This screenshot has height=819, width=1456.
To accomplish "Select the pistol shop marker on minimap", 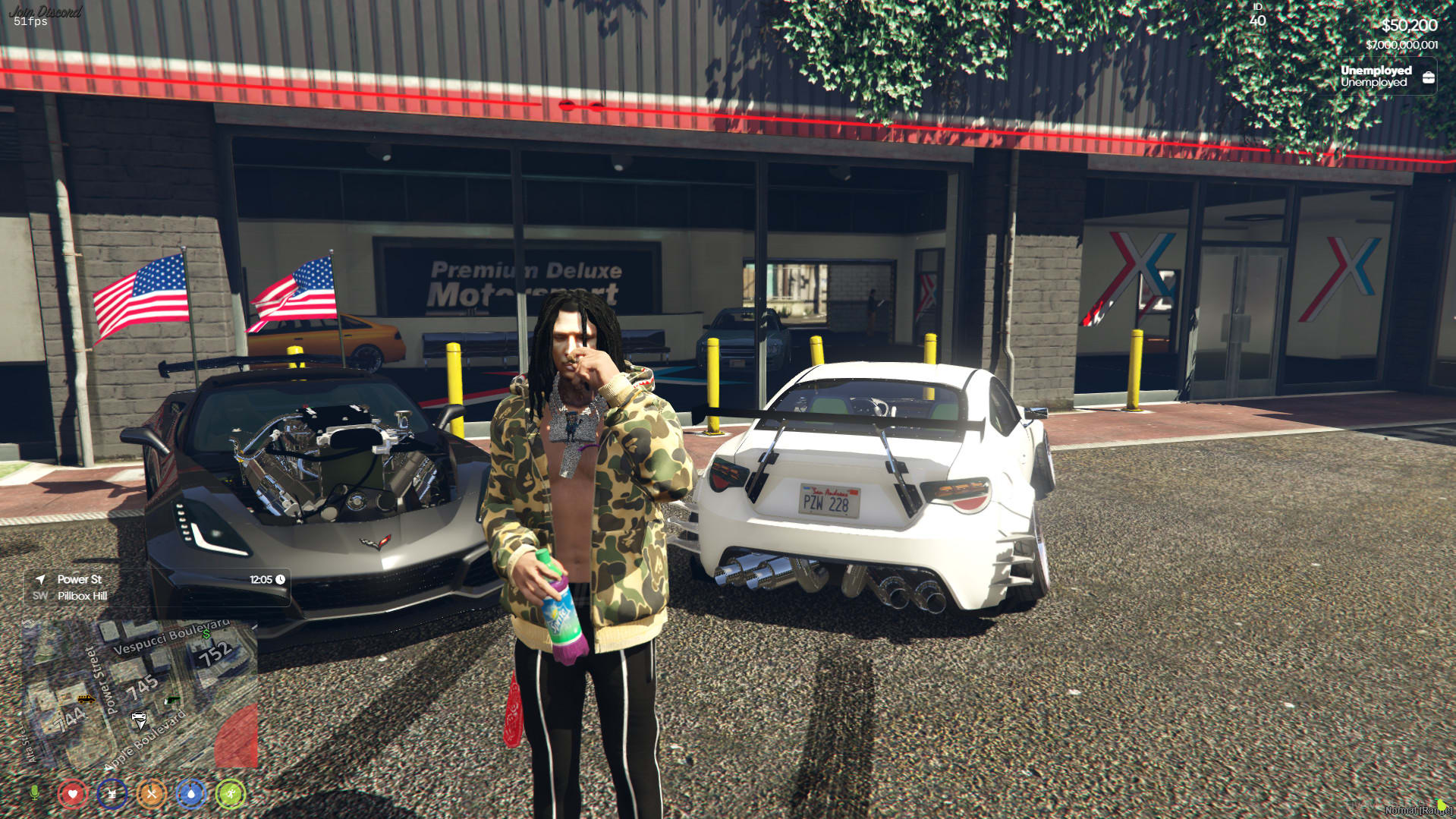I will pyautogui.click(x=172, y=700).
